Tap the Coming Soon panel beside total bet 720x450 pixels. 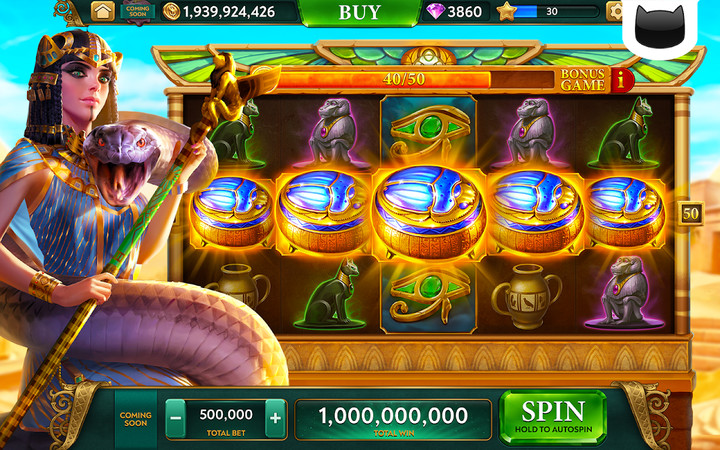coord(135,419)
